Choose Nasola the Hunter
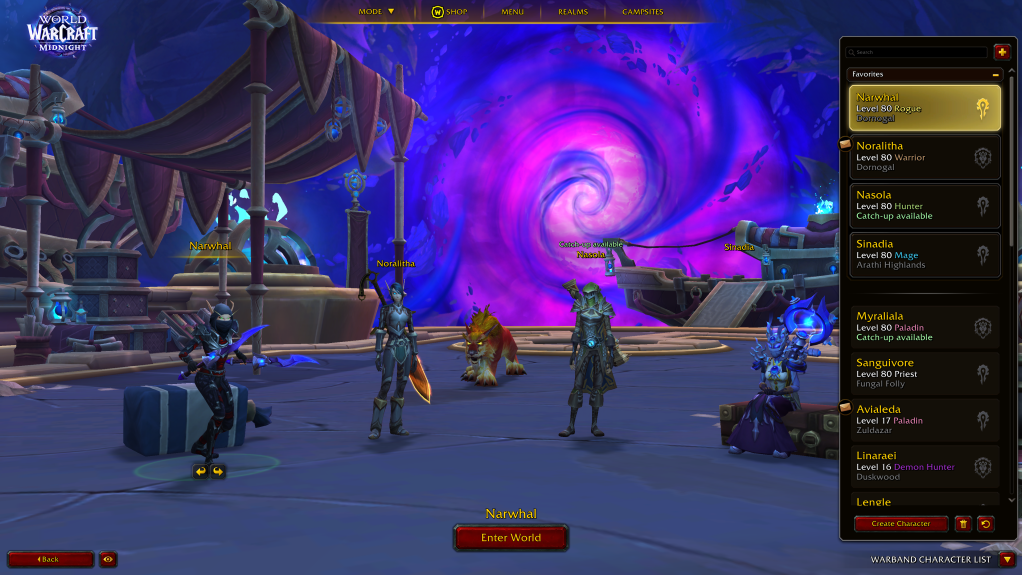The width and height of the screenshot is (1022, 575). point(924,206)
